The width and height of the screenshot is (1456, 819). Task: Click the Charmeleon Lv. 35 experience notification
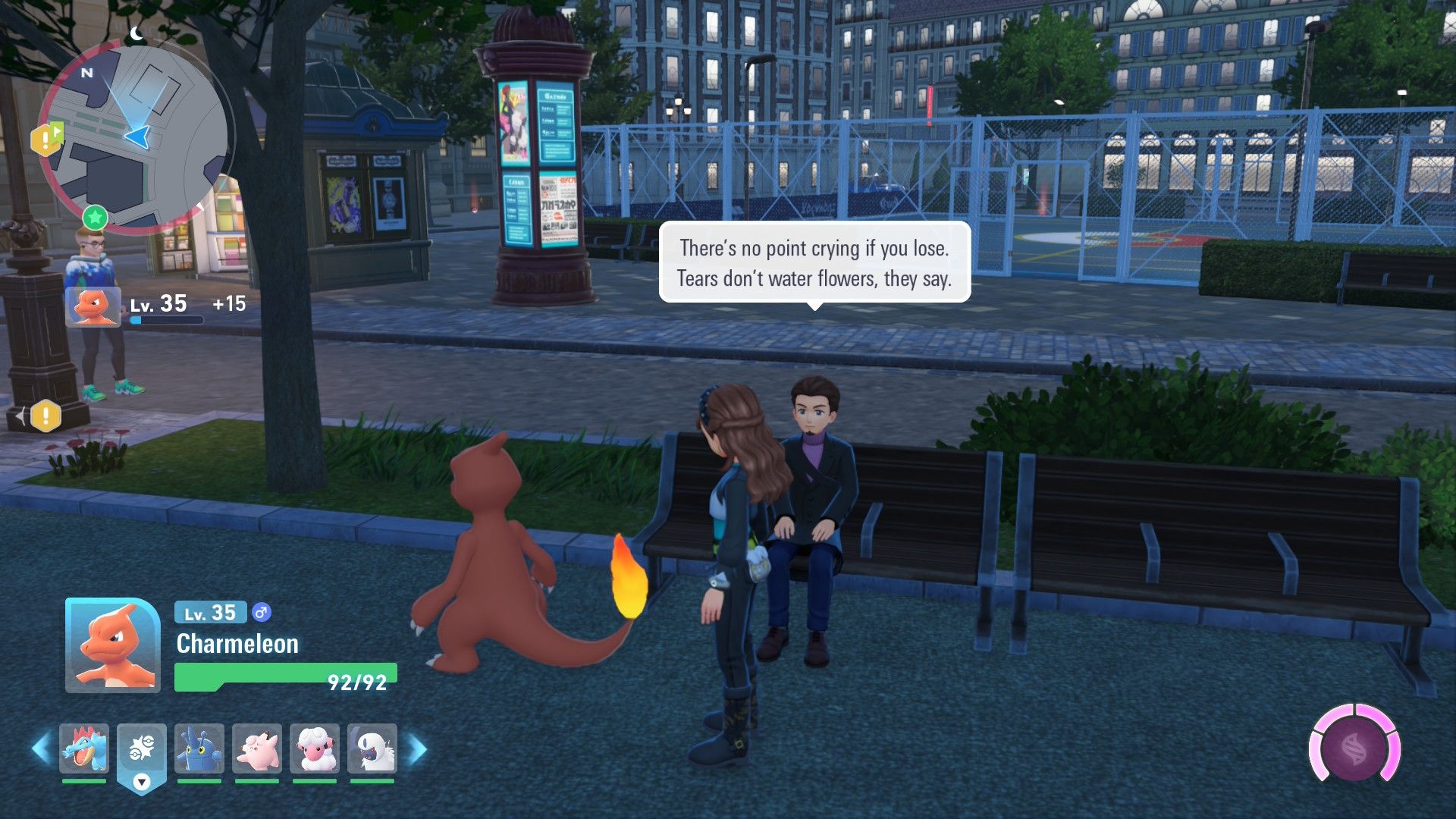click(155, 306)
